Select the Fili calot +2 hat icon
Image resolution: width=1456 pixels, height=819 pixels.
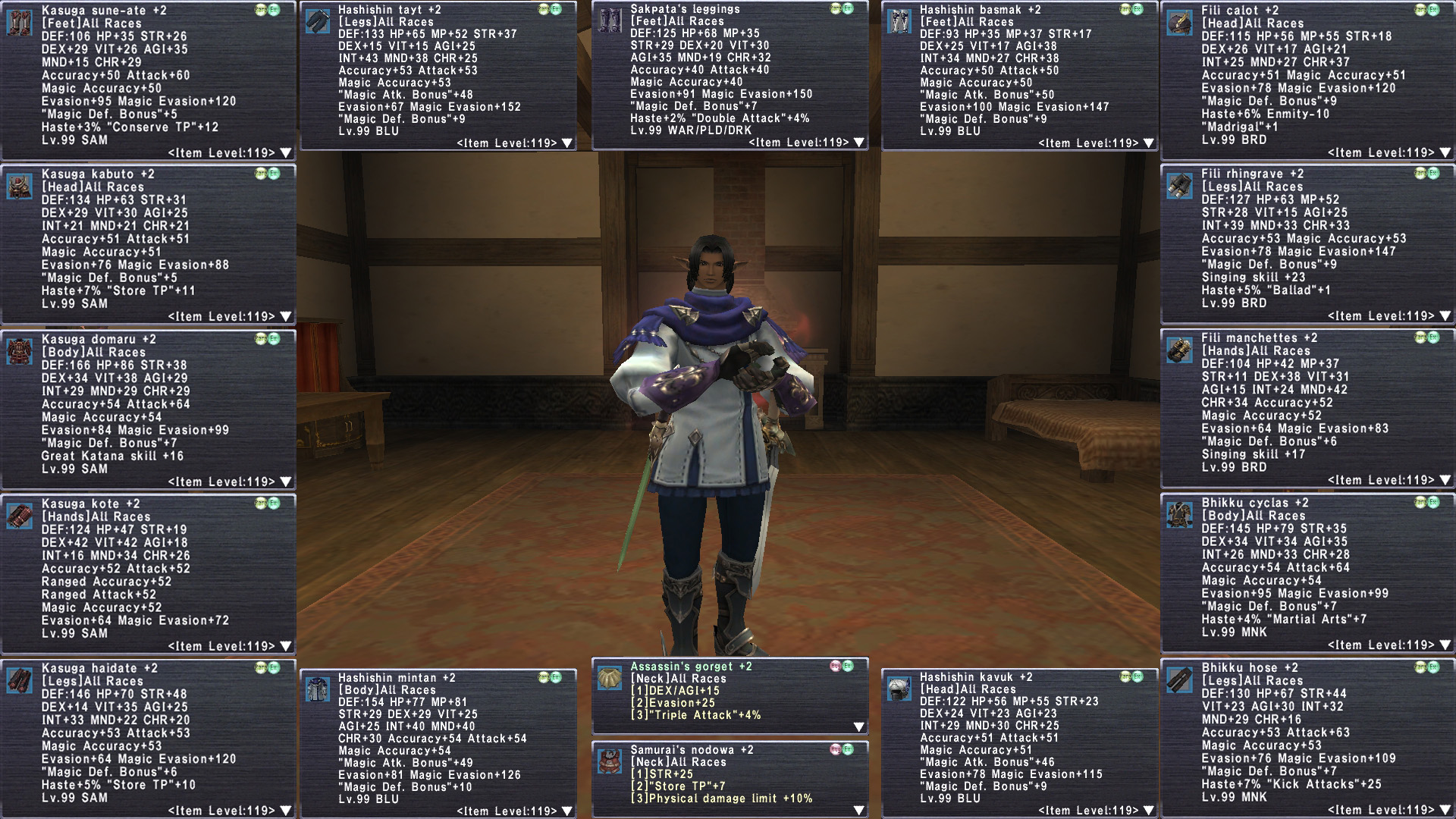coord(1180,23)
